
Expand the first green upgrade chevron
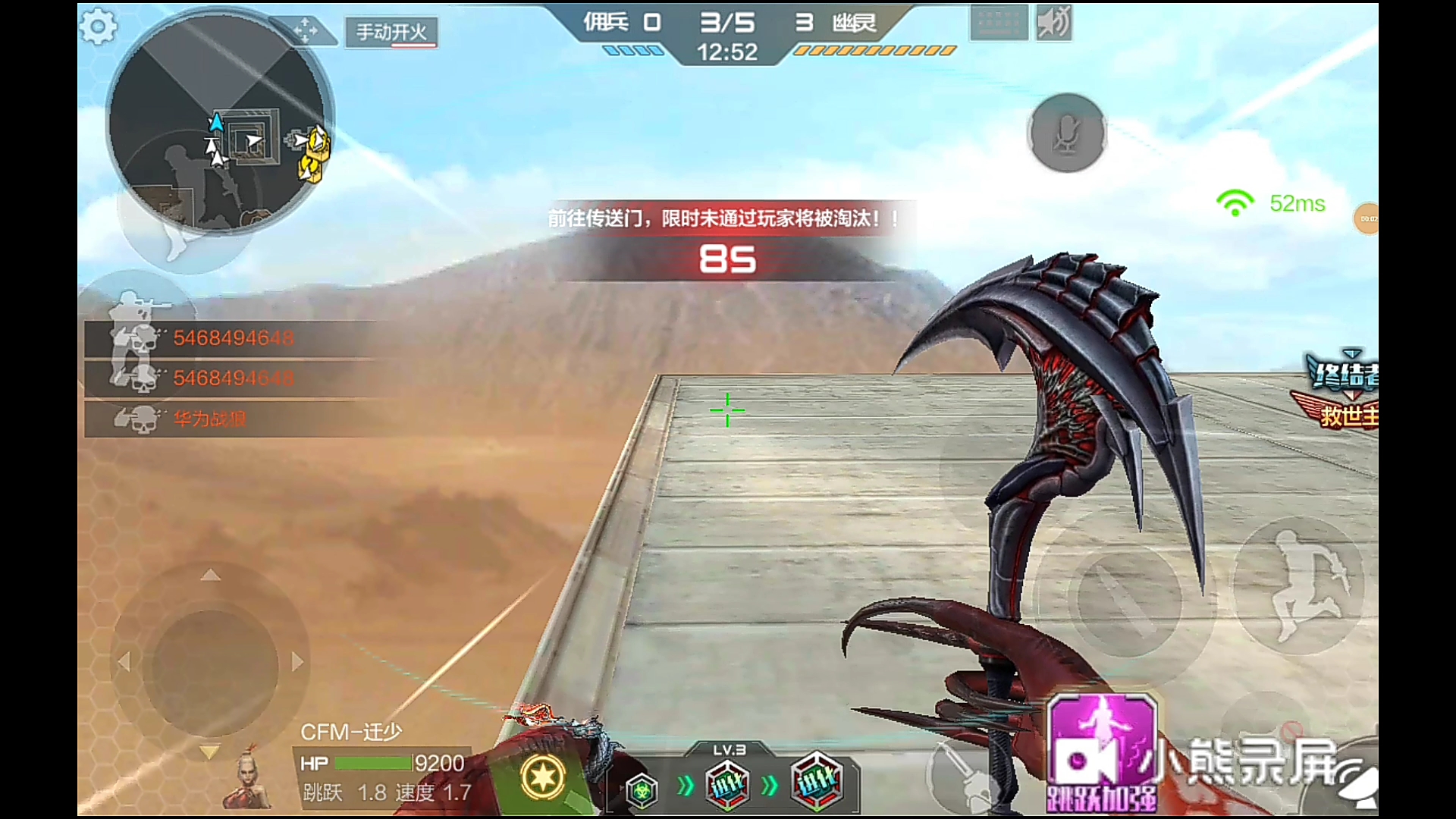[683, 786]
